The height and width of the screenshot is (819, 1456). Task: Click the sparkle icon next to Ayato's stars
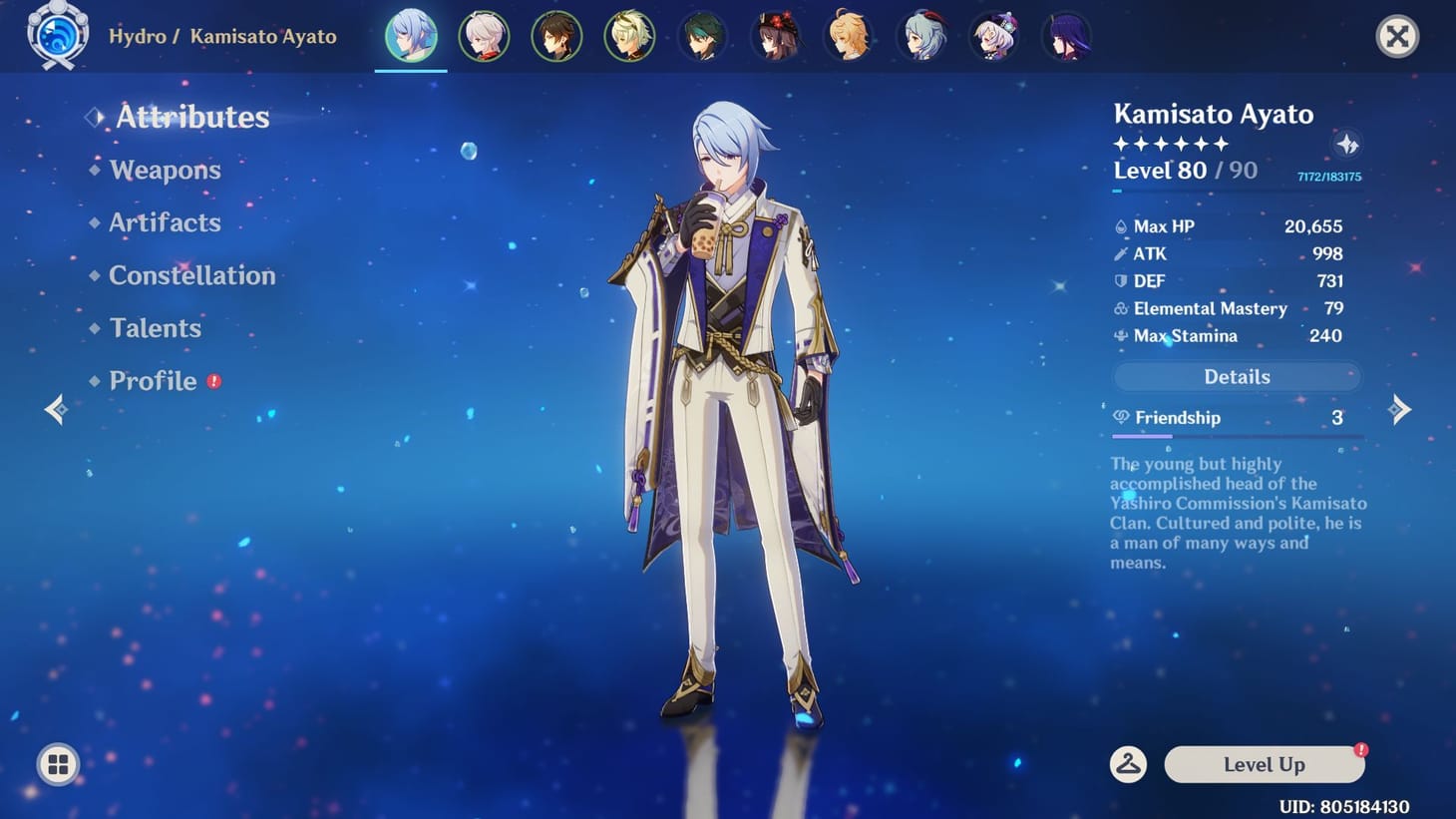[x=1347, y=144]
